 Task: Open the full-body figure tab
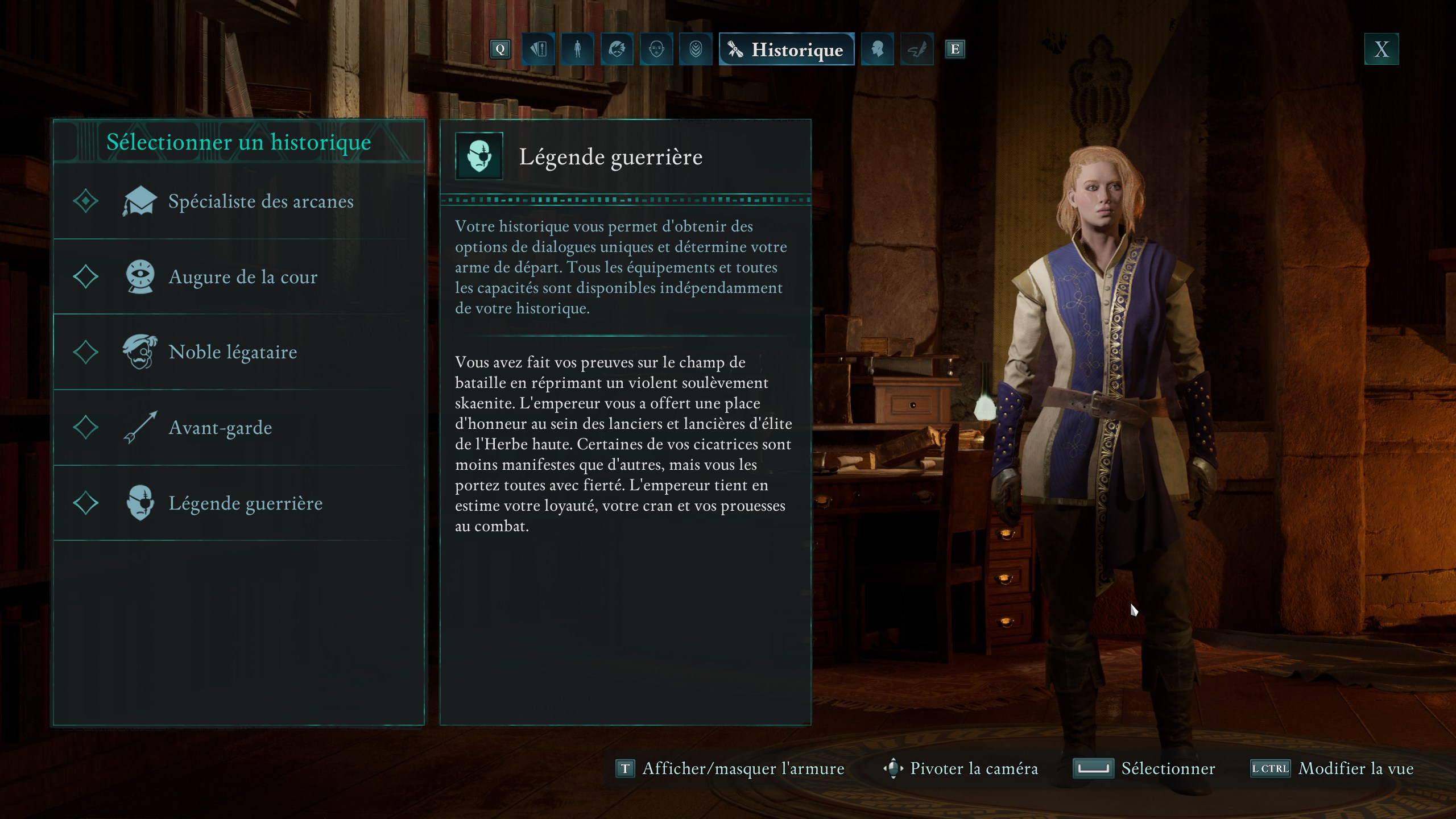pyautogui.click(x=577, y=49)
